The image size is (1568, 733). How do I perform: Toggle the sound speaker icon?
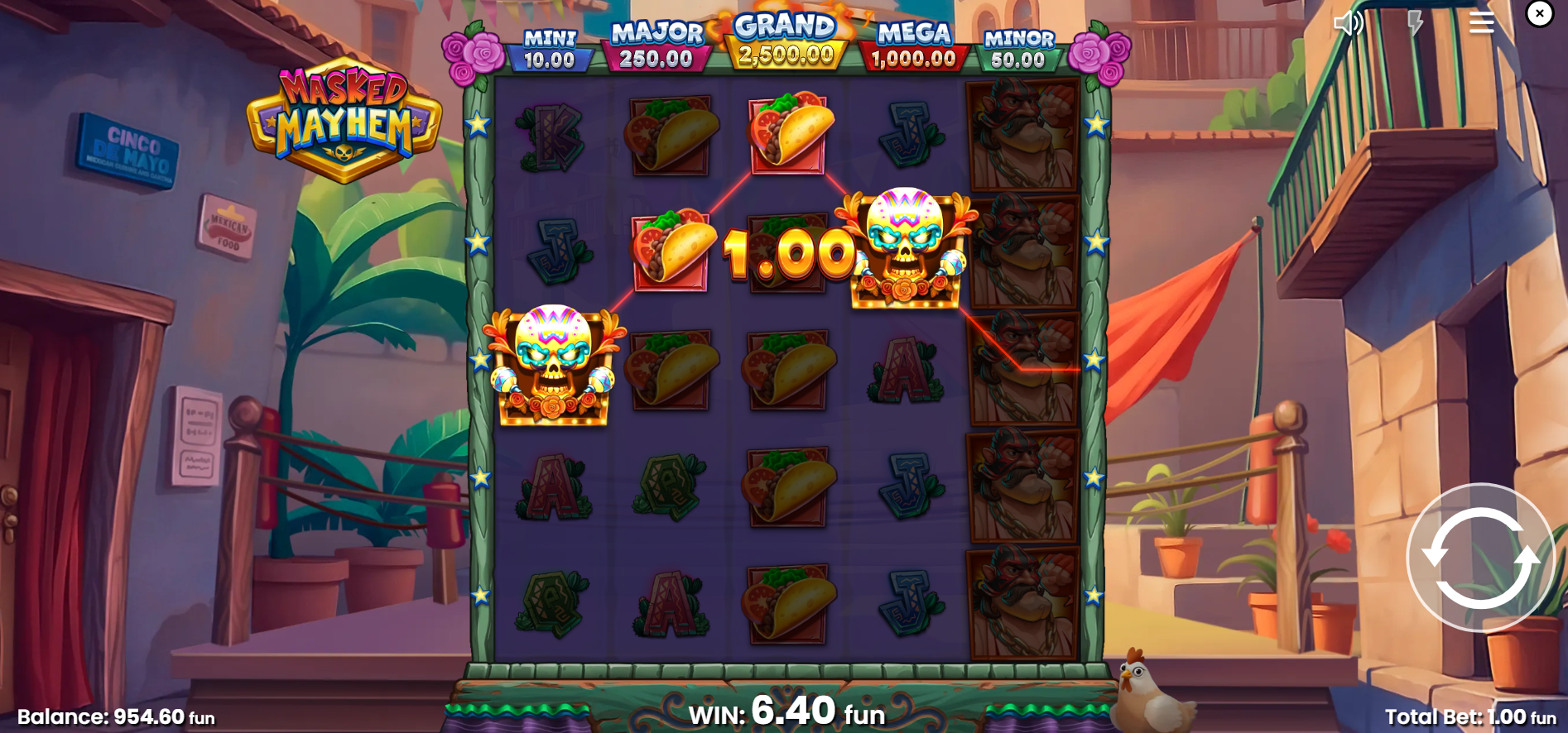pos(1348,23)
